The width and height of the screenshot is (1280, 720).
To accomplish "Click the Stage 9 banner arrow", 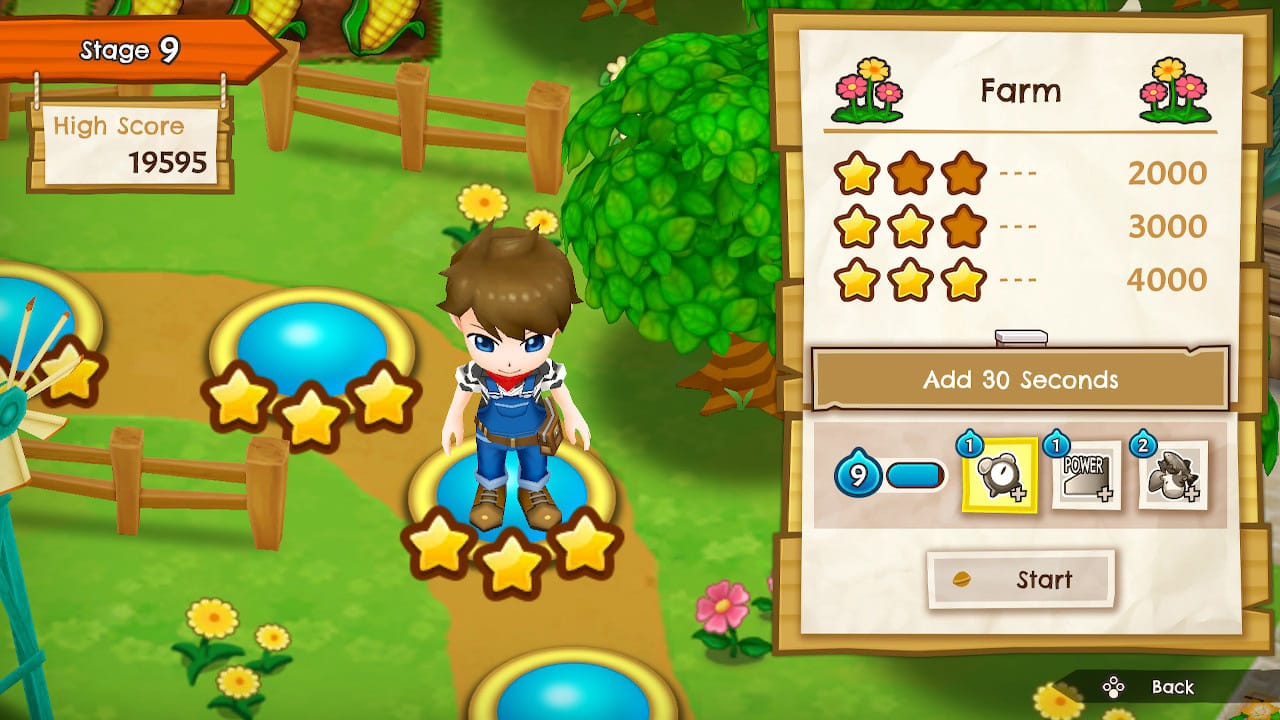I will [x=130, y=48].
